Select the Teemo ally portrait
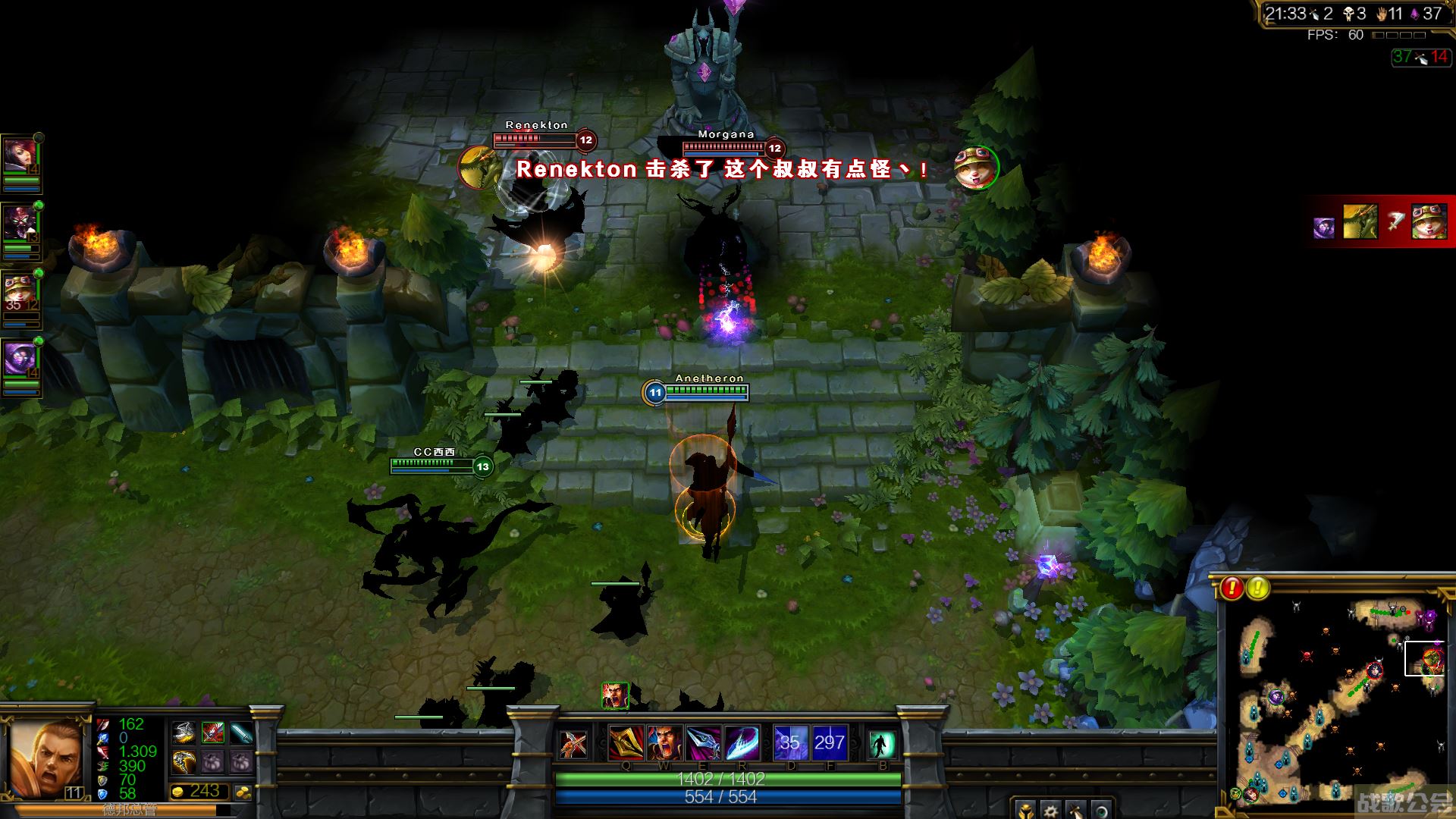 [x=20, y=291]
